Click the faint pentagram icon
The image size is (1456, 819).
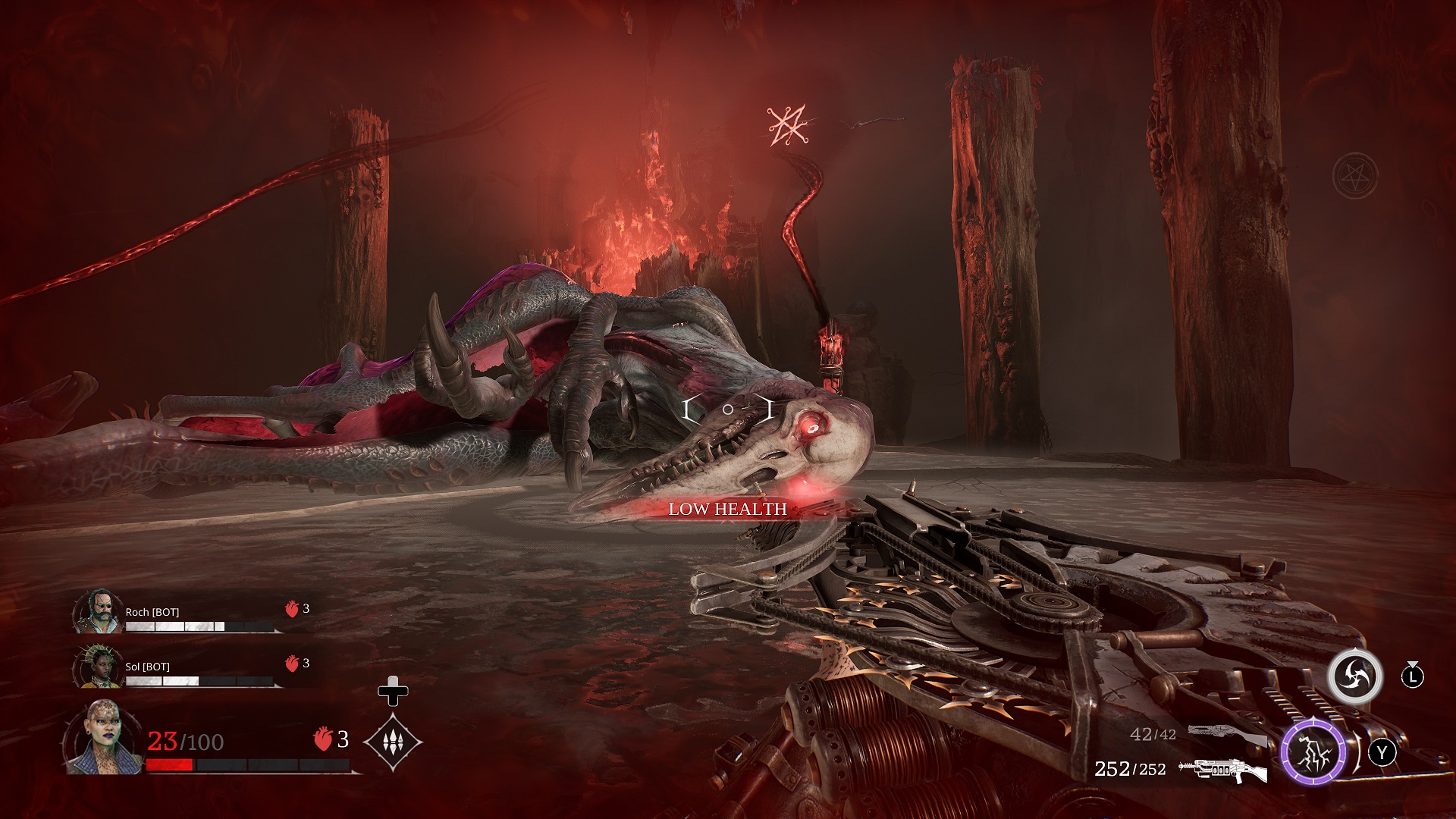[1357, 176]
